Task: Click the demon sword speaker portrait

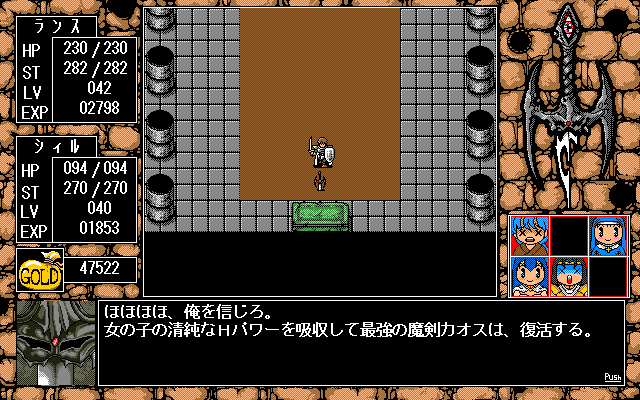Action: pos(55,343)
